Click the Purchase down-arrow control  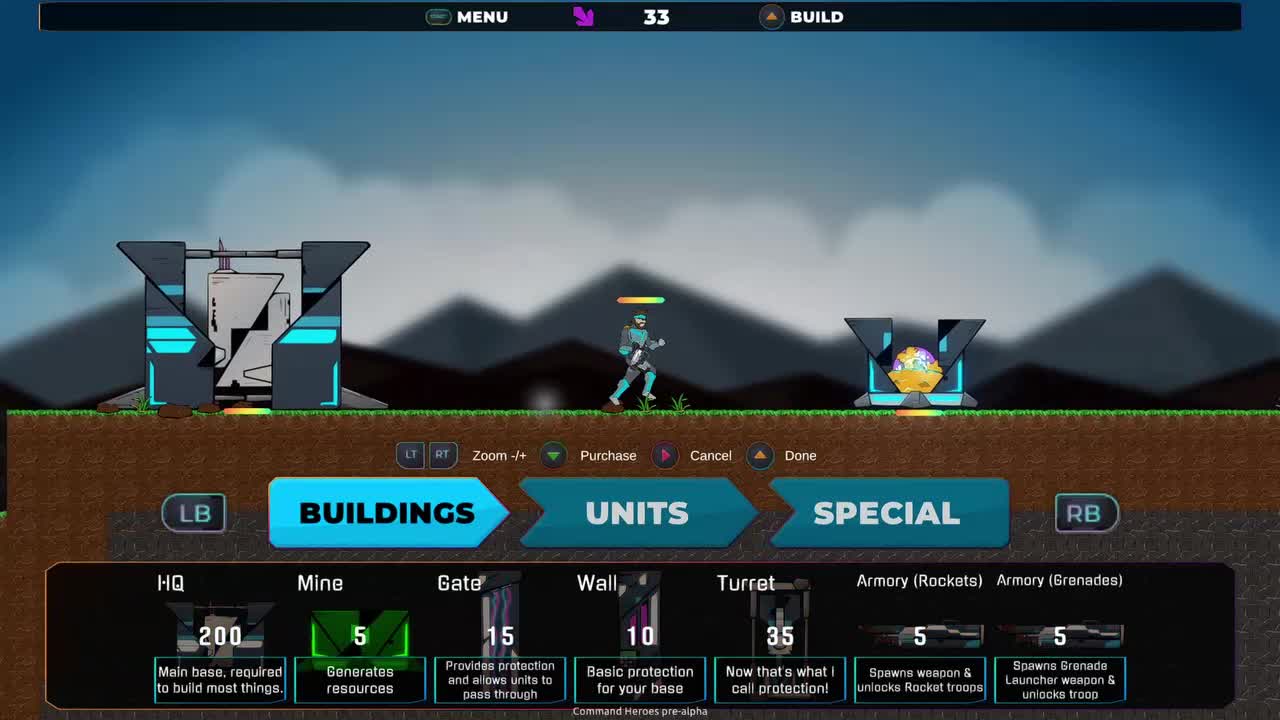(x=553, y=455)
